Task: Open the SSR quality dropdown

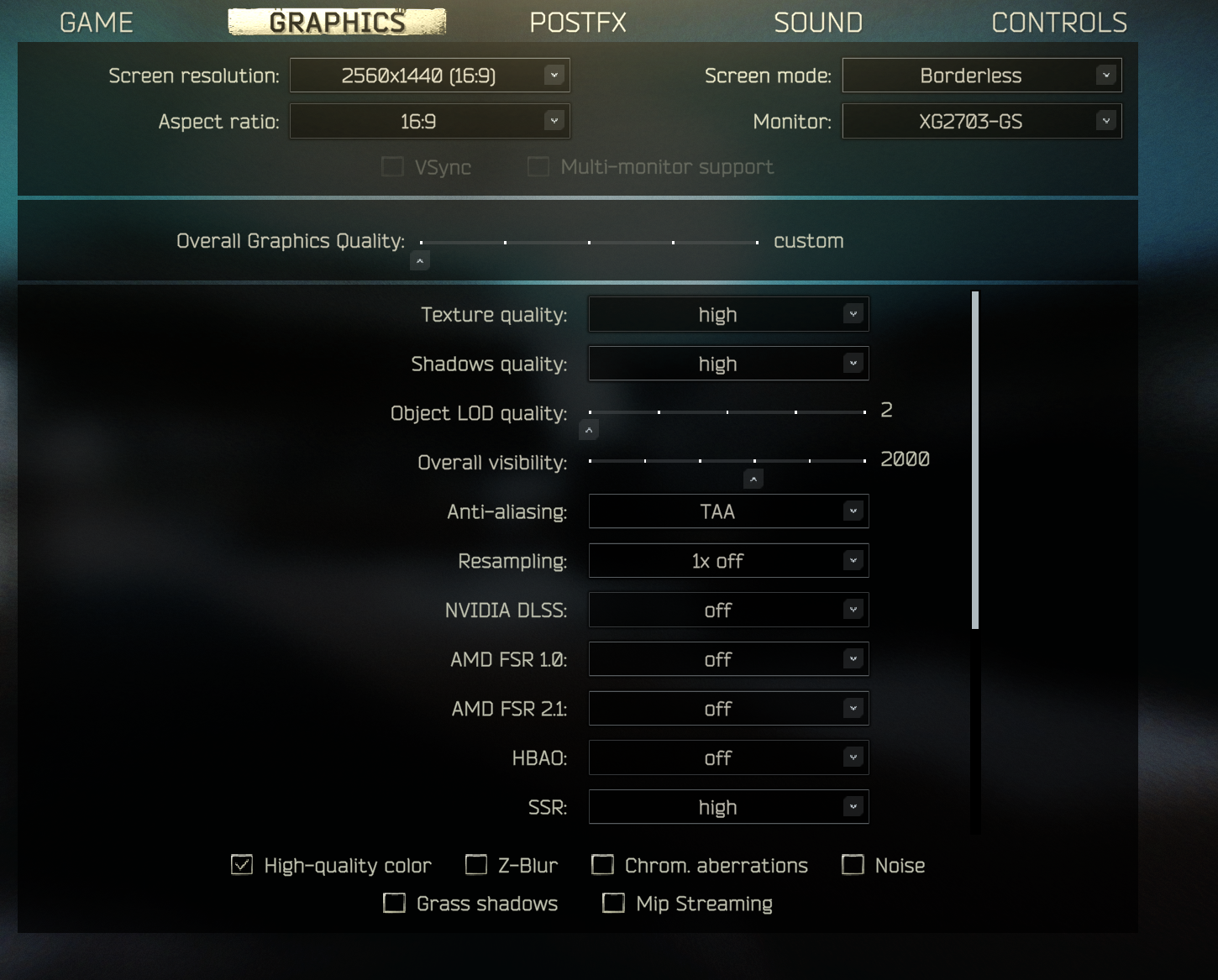Action: tap(727, 807)
